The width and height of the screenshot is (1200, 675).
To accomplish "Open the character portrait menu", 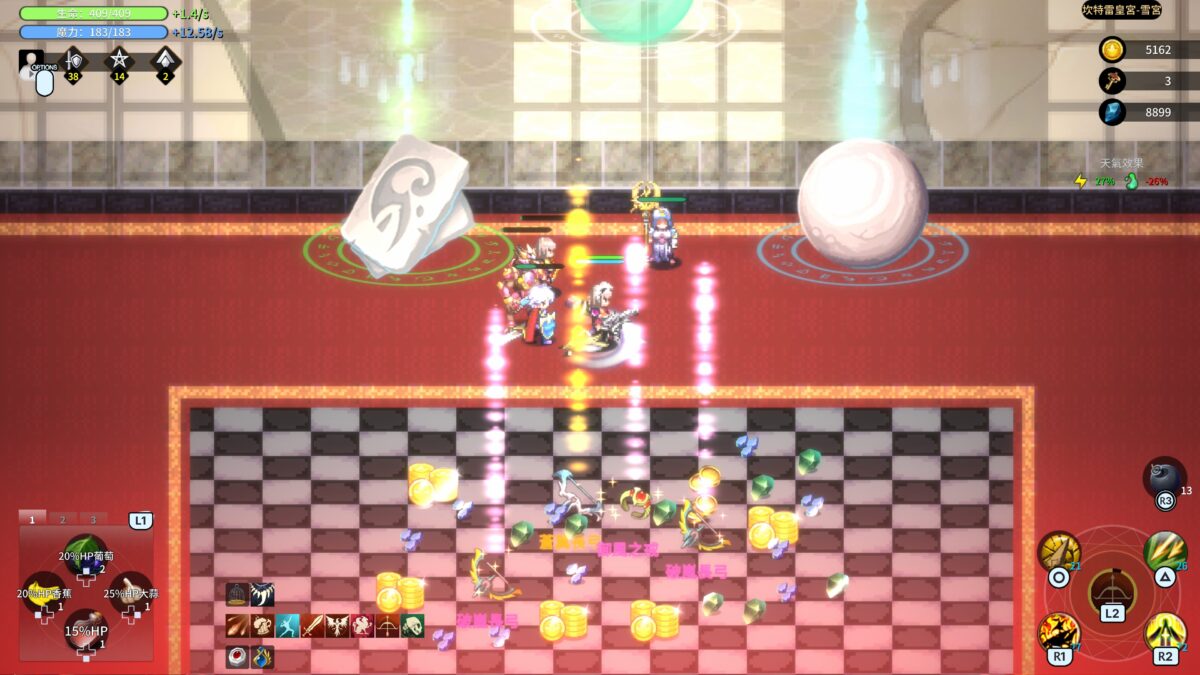I will pyautogui.click(x=29, y=62).
